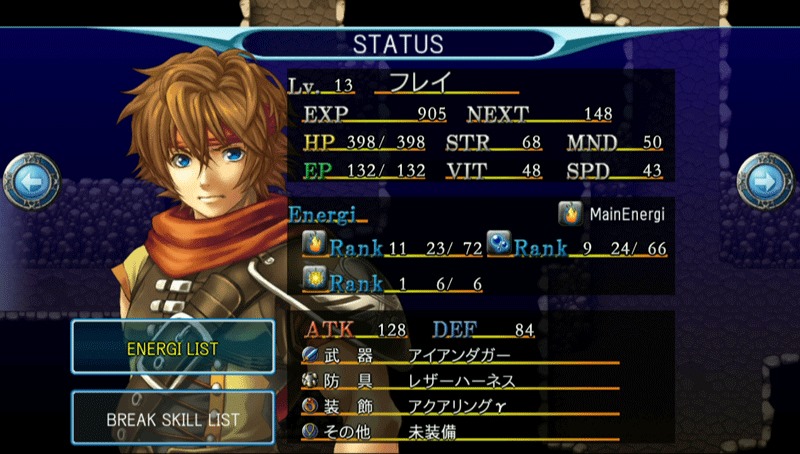The width and height of the screenshot is (800, 454).
Task: Select the accessory slot アクアリングγ
Action: 460,406
